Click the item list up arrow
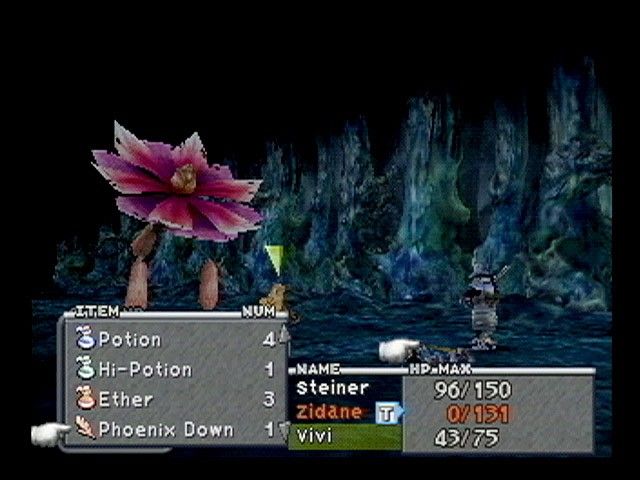This screenshot has height=480, width=640. (283, 333)
